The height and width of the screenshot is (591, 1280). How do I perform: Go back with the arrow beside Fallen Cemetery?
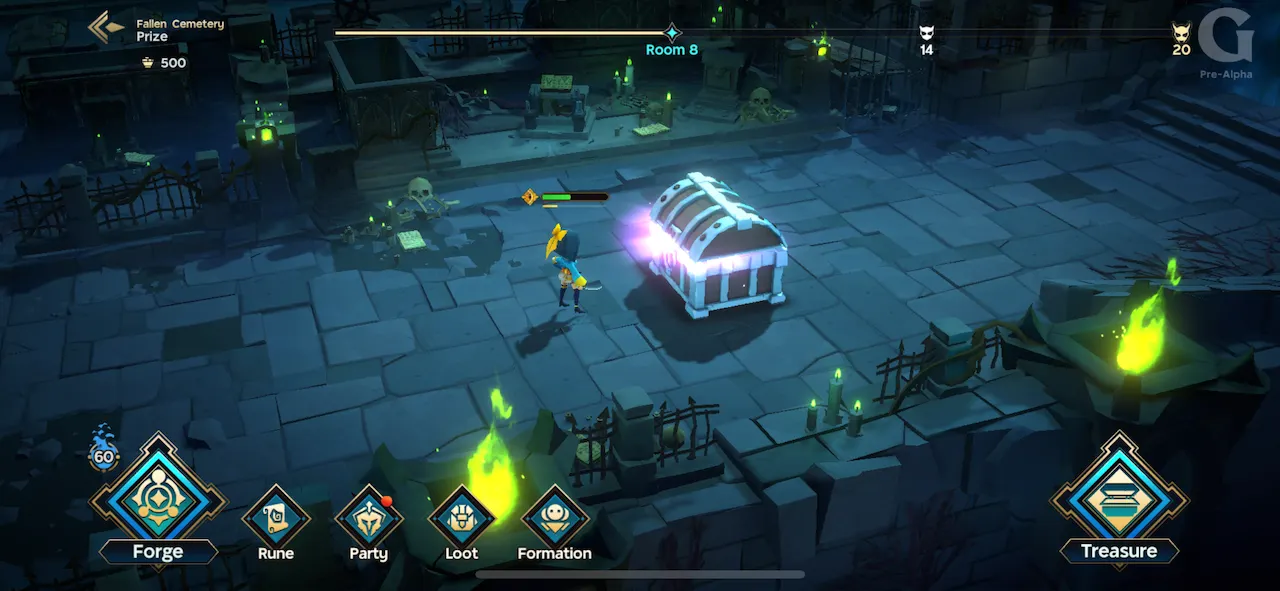click(105, 27)
